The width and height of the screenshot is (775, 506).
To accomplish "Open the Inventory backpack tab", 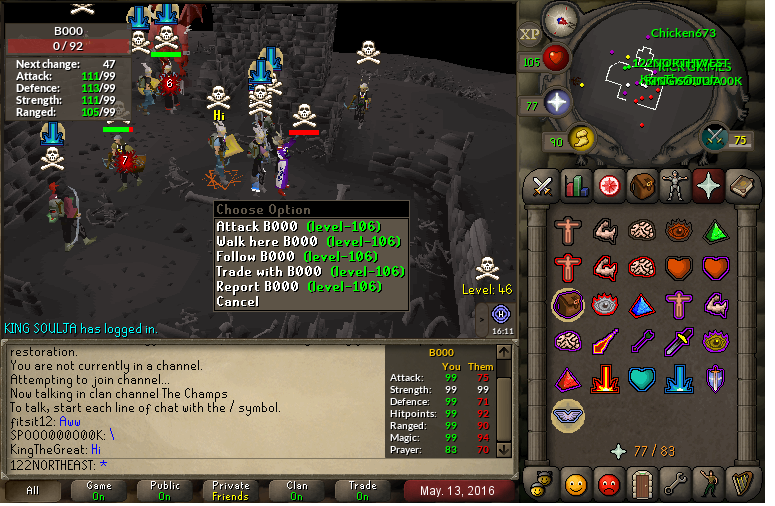I will (641, 186).
